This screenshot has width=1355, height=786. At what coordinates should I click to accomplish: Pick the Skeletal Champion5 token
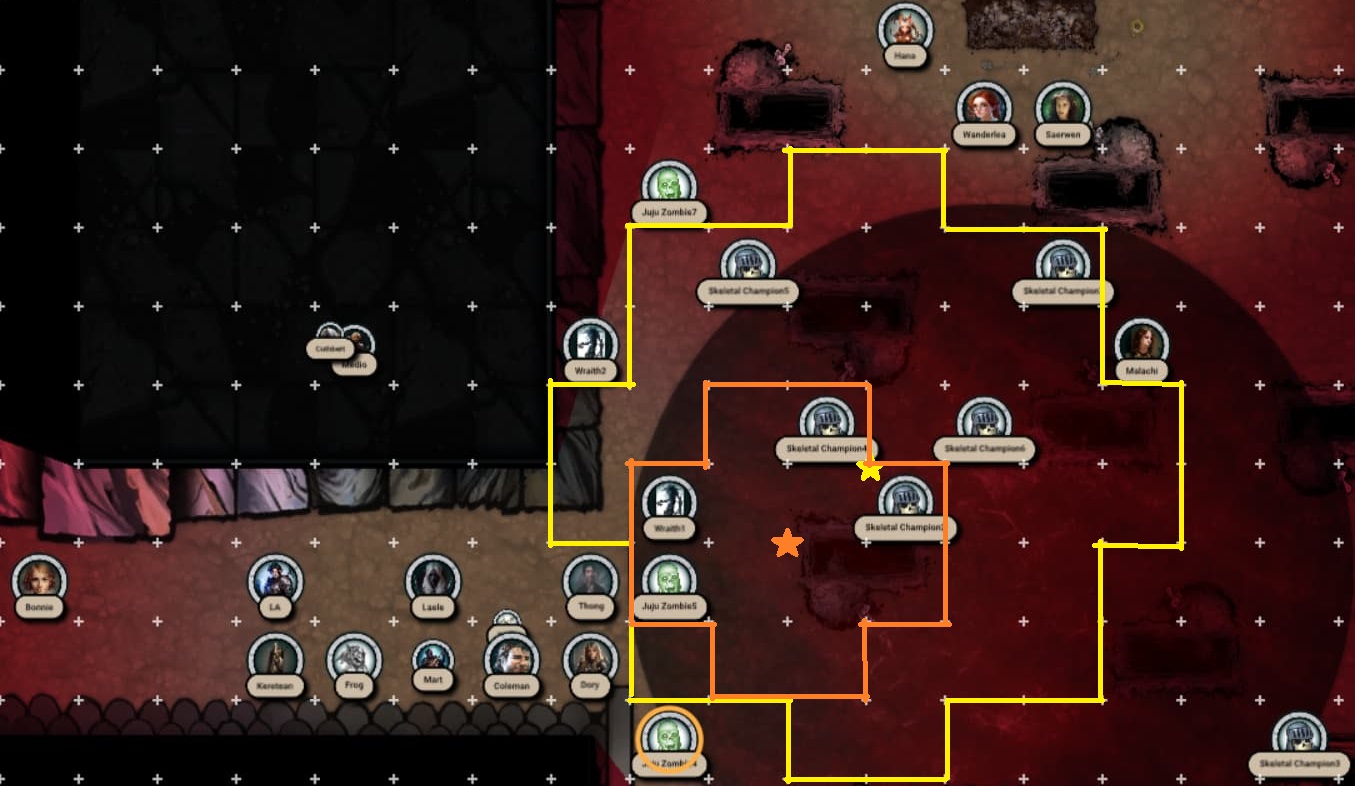(746, 265)
